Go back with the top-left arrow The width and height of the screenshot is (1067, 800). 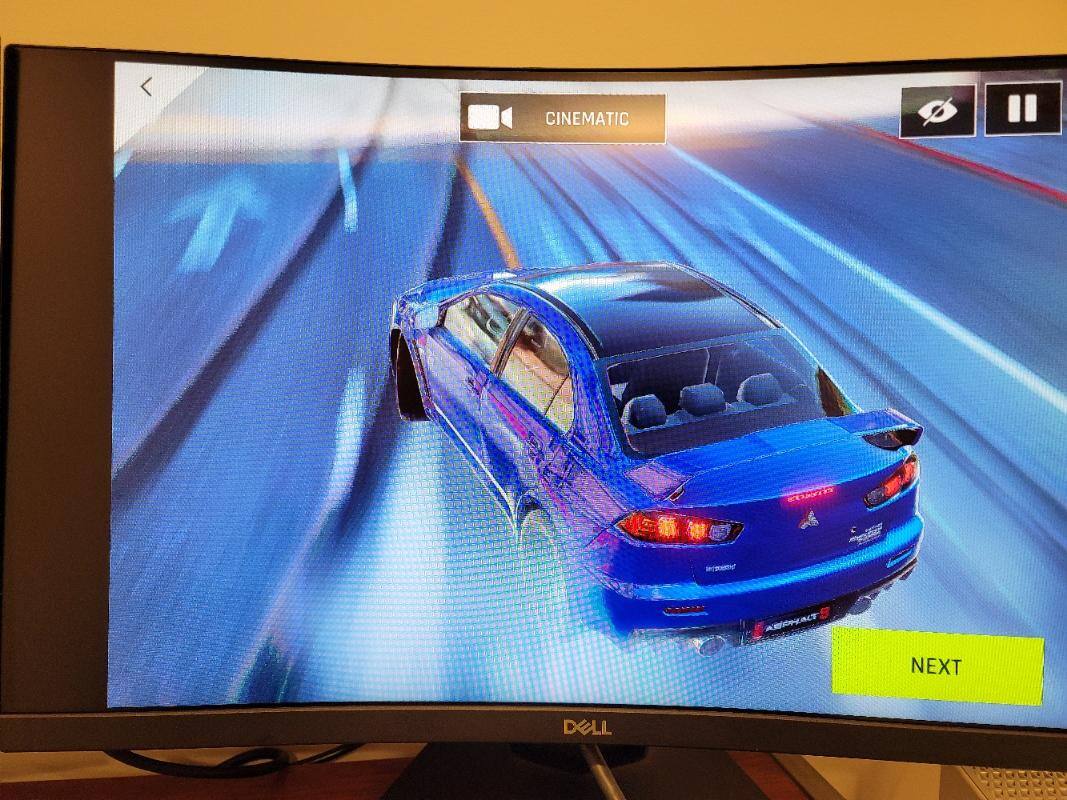tap(146, 87)
